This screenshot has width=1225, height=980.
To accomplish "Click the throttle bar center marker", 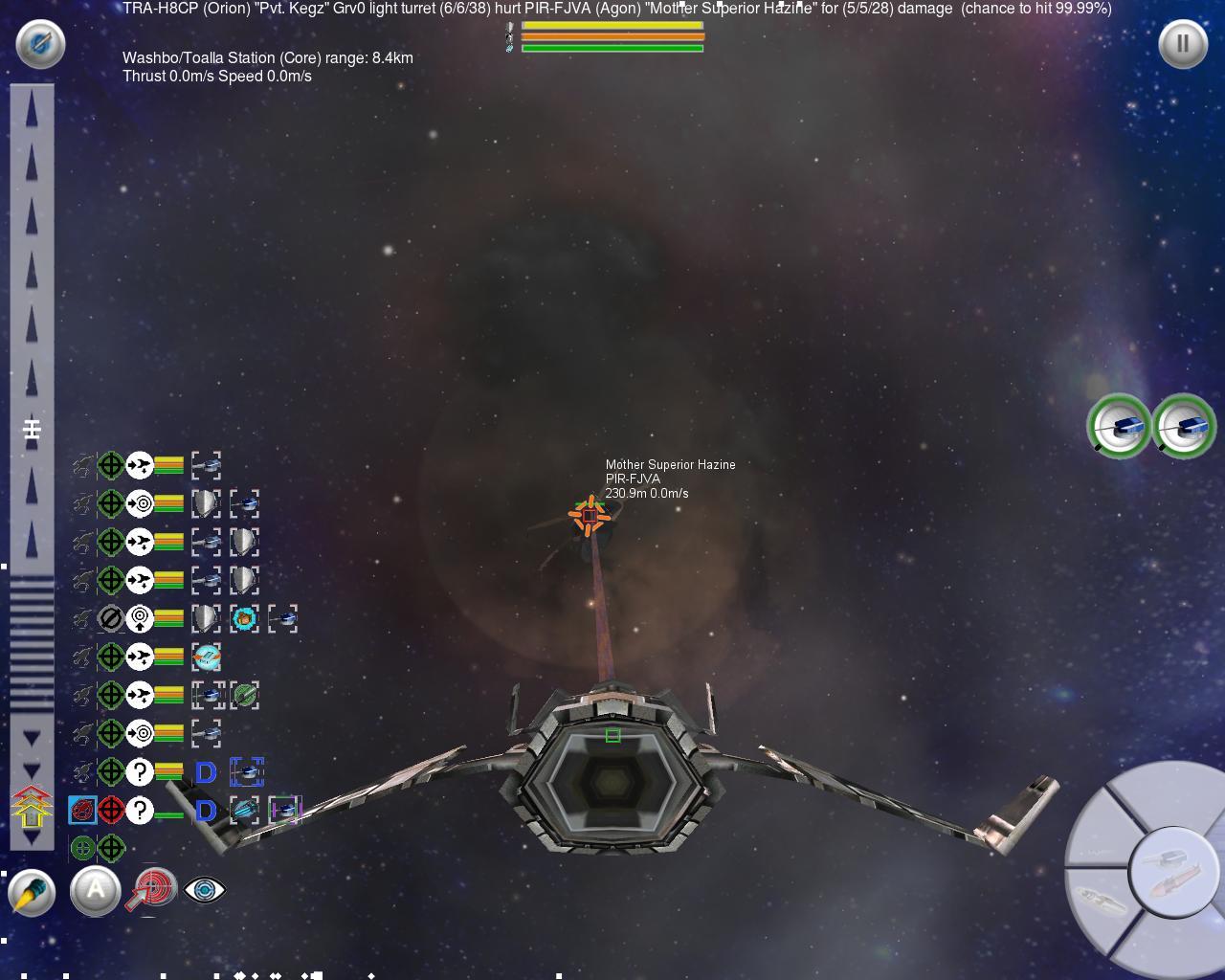I will (32, 429).
